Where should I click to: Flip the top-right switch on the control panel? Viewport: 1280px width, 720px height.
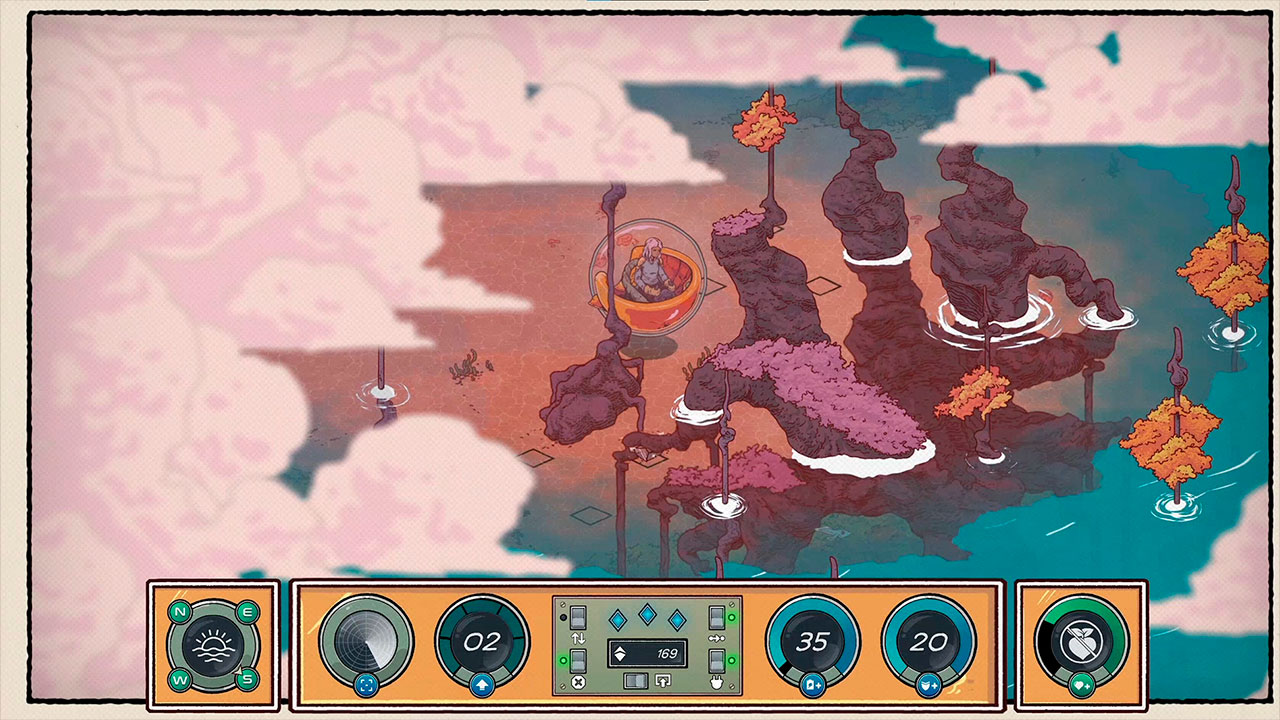tap(717, 617)
